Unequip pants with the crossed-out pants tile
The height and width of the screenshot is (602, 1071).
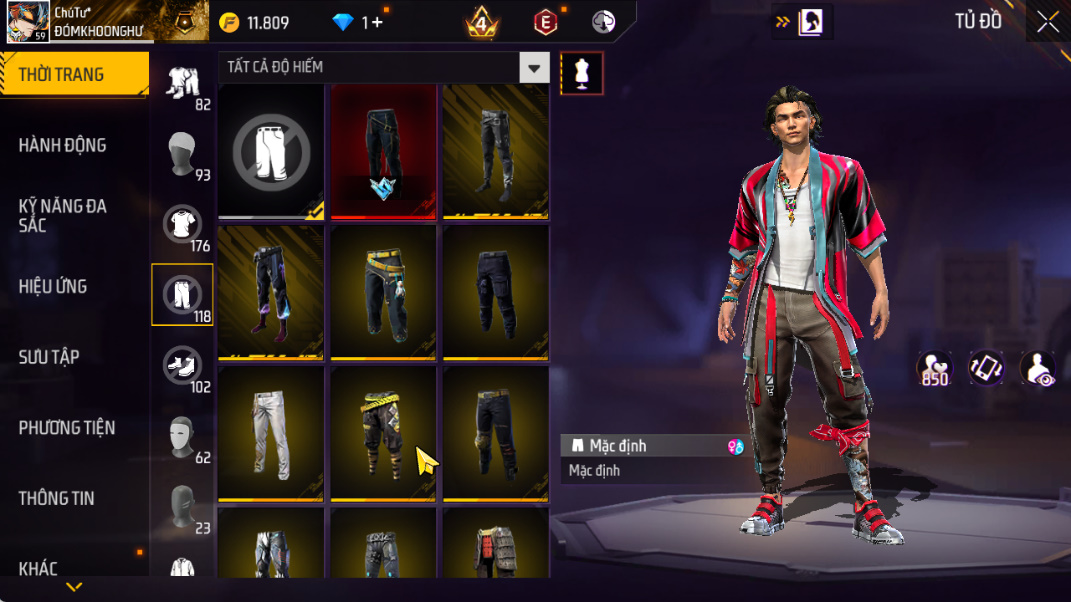(271, 151)
